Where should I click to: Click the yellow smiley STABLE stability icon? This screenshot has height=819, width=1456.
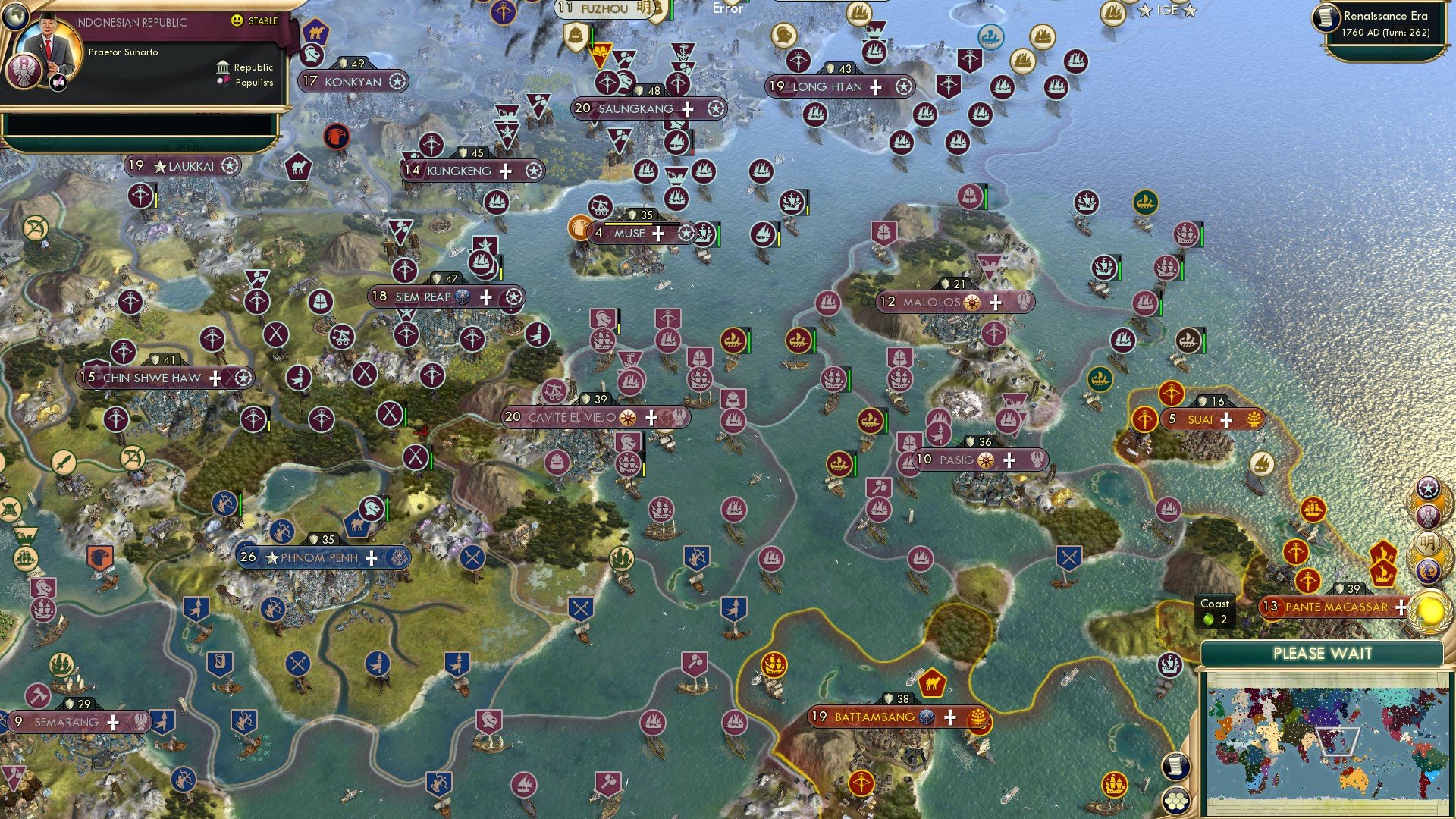pyautogui.click(x=238, y=21)
